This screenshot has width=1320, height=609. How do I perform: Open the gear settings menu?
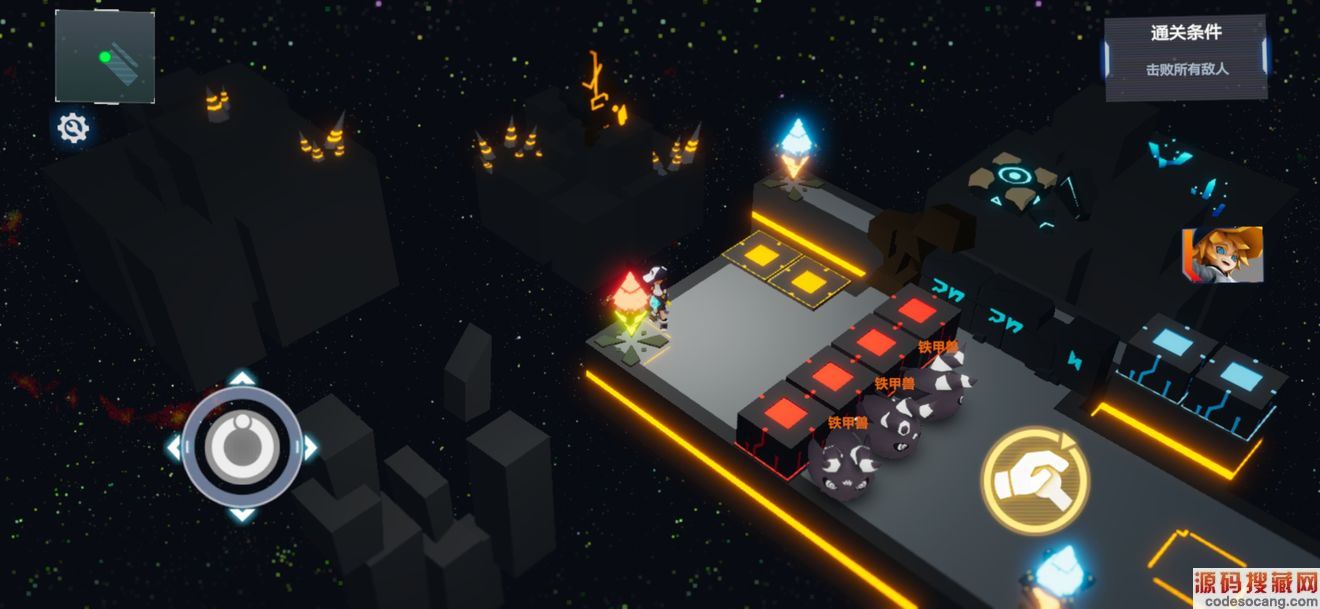[73, 128]
